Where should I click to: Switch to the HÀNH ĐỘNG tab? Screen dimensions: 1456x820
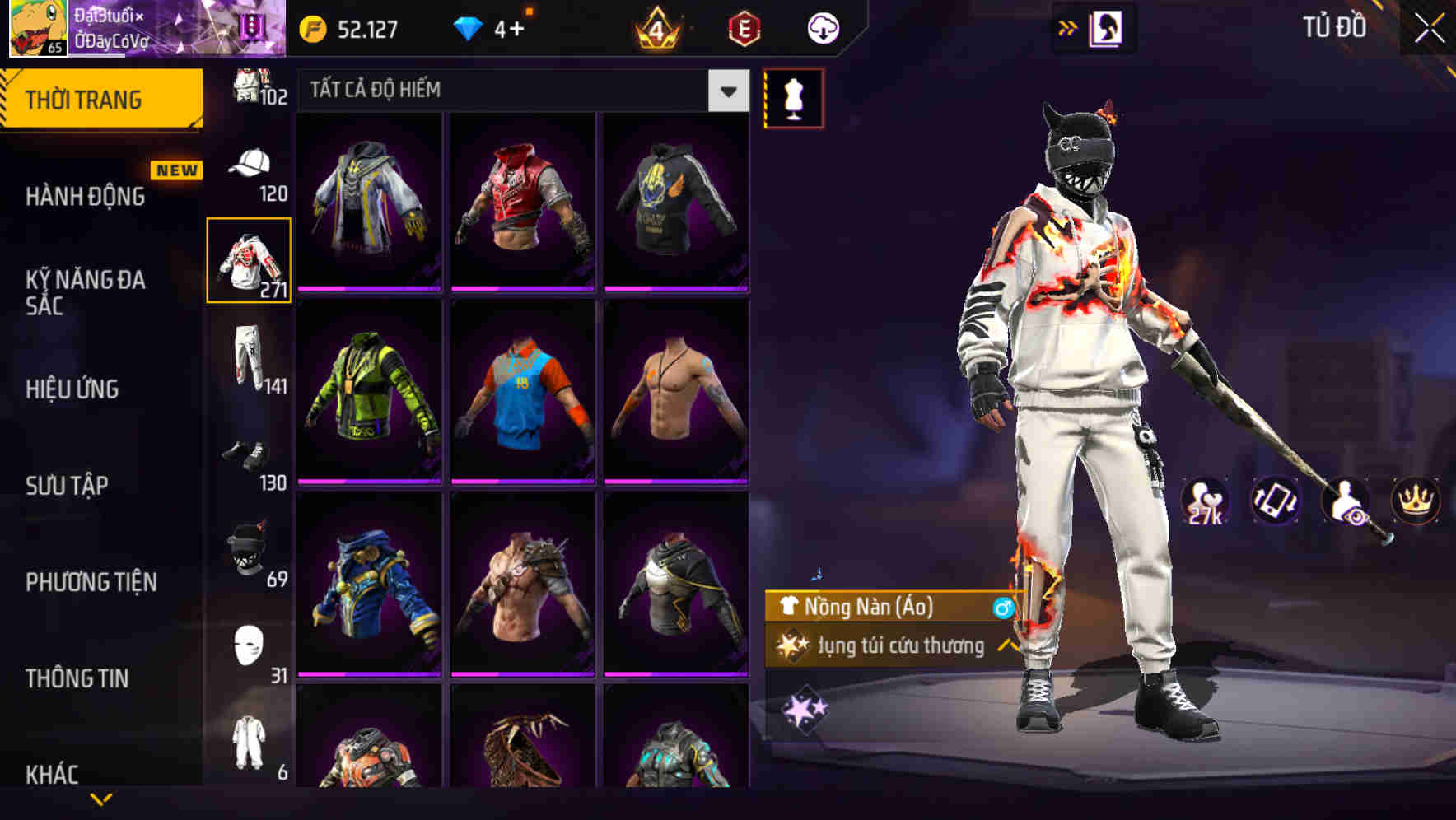pyautogui.click(x=84, y=197)
